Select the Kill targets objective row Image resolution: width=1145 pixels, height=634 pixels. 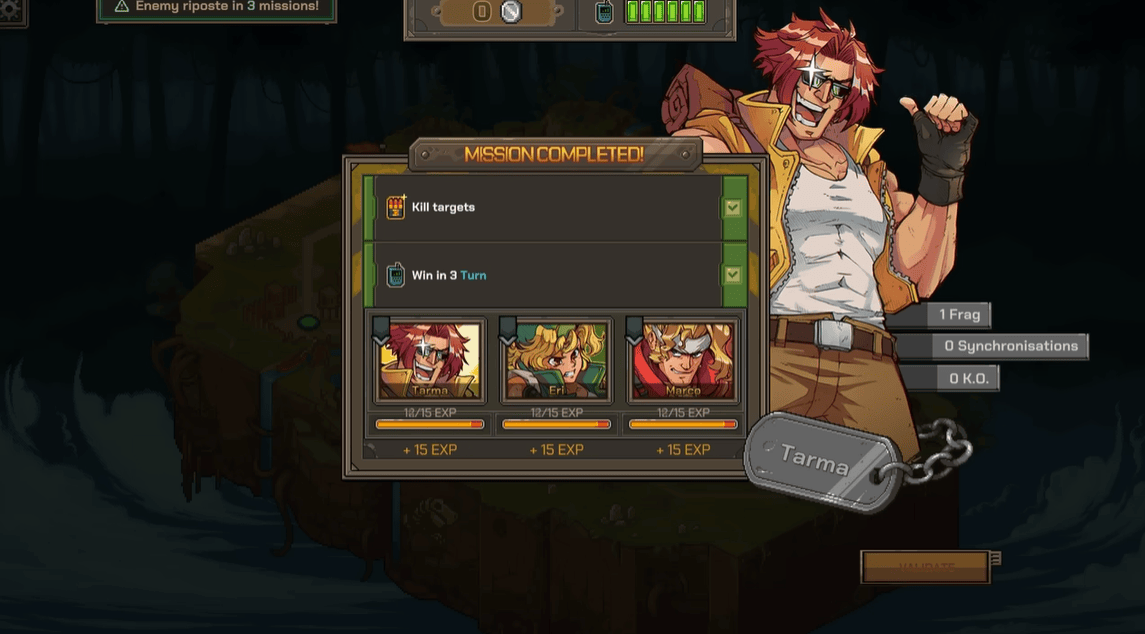click(x=555, y=208)
